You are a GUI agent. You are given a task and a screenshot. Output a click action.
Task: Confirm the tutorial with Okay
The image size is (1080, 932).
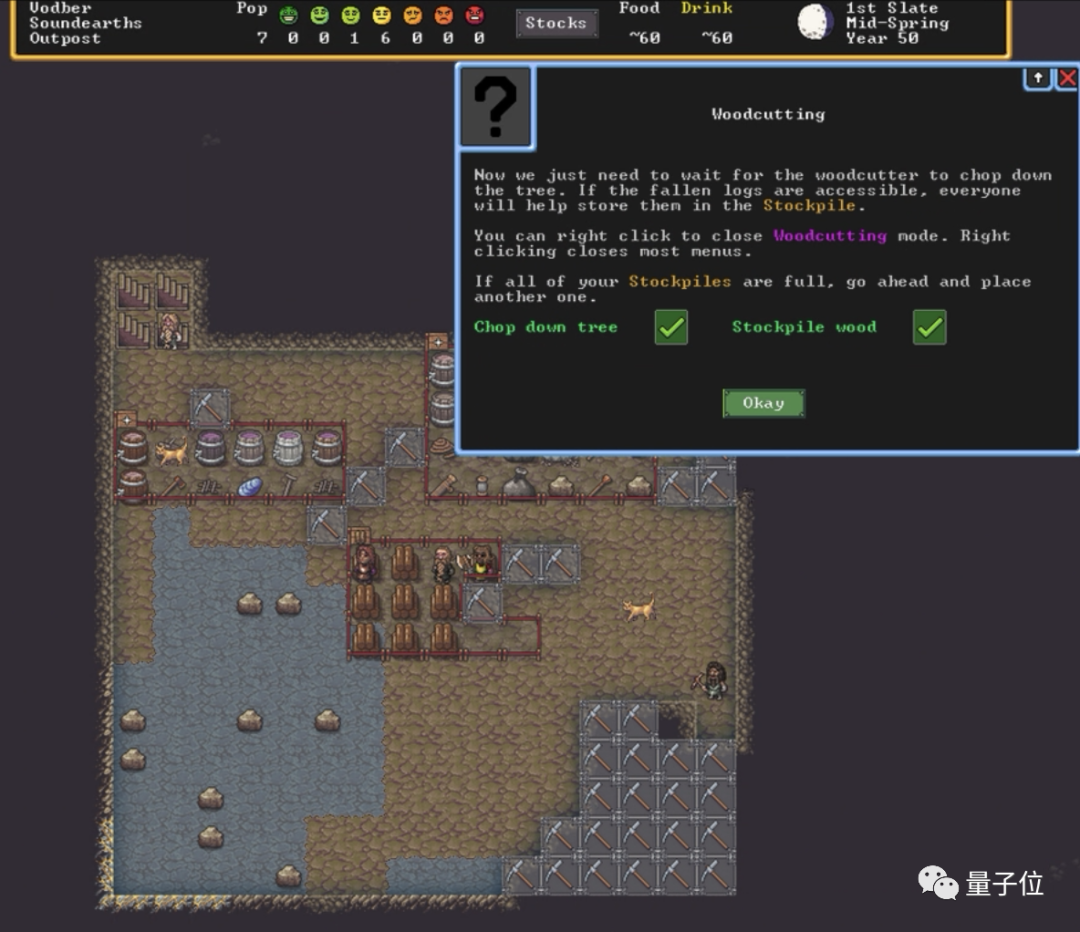[x=763, y=403]
